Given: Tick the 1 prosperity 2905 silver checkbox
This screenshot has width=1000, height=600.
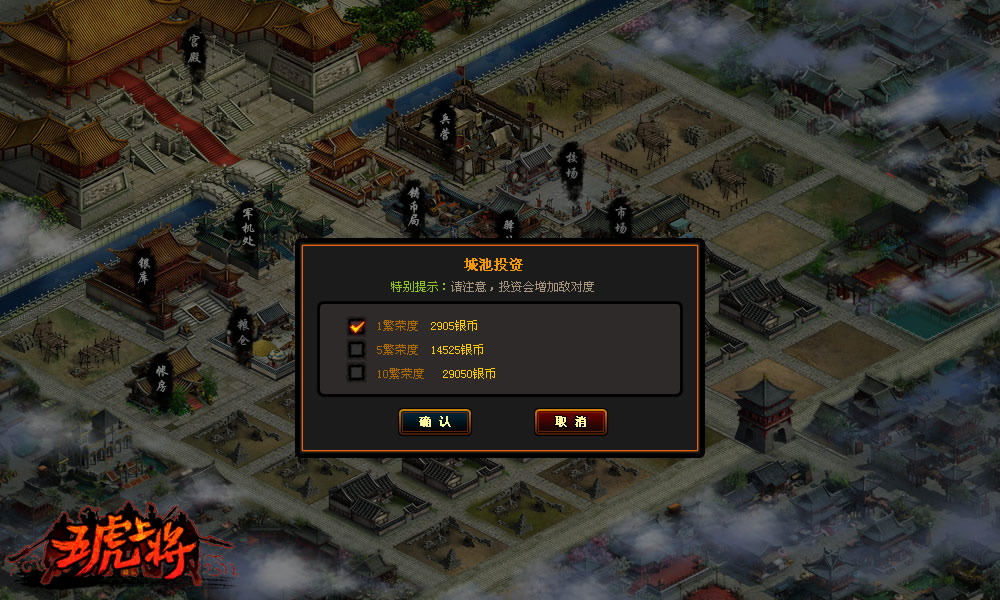Looking at the screenshot, I should (356, 326).
